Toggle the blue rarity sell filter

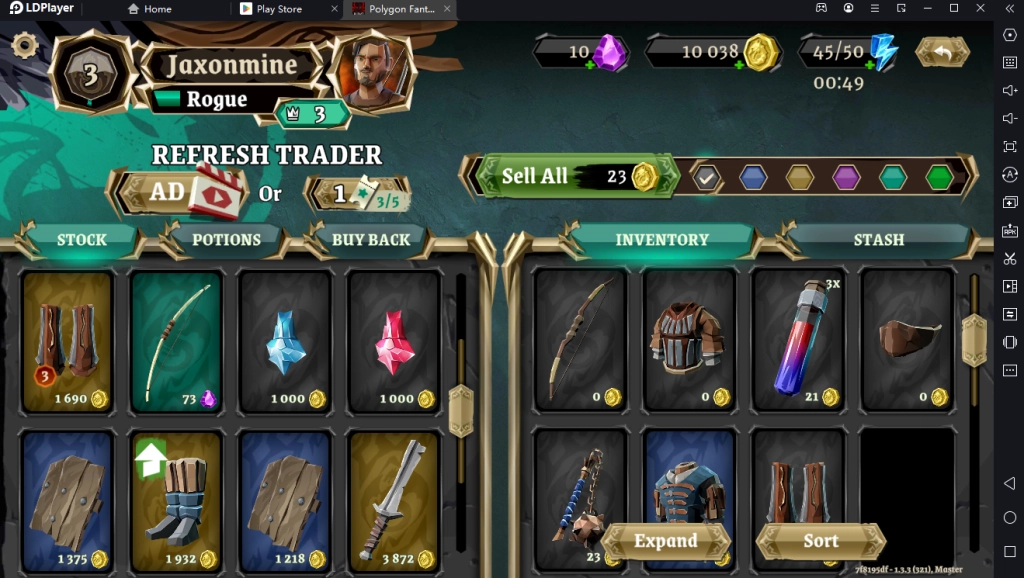[x=753, y=178]
